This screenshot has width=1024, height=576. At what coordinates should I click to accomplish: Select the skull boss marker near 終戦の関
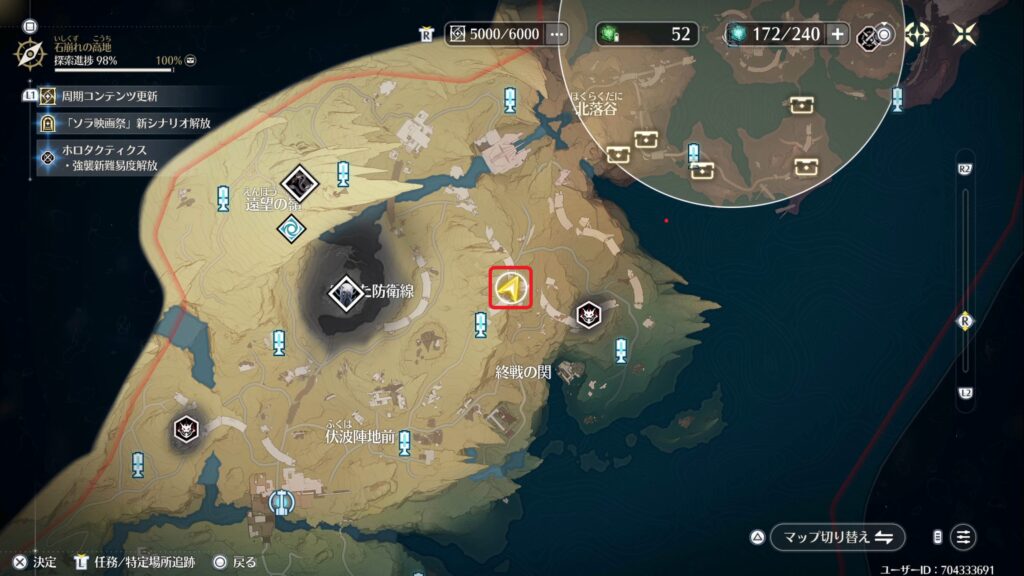[589, 315]
